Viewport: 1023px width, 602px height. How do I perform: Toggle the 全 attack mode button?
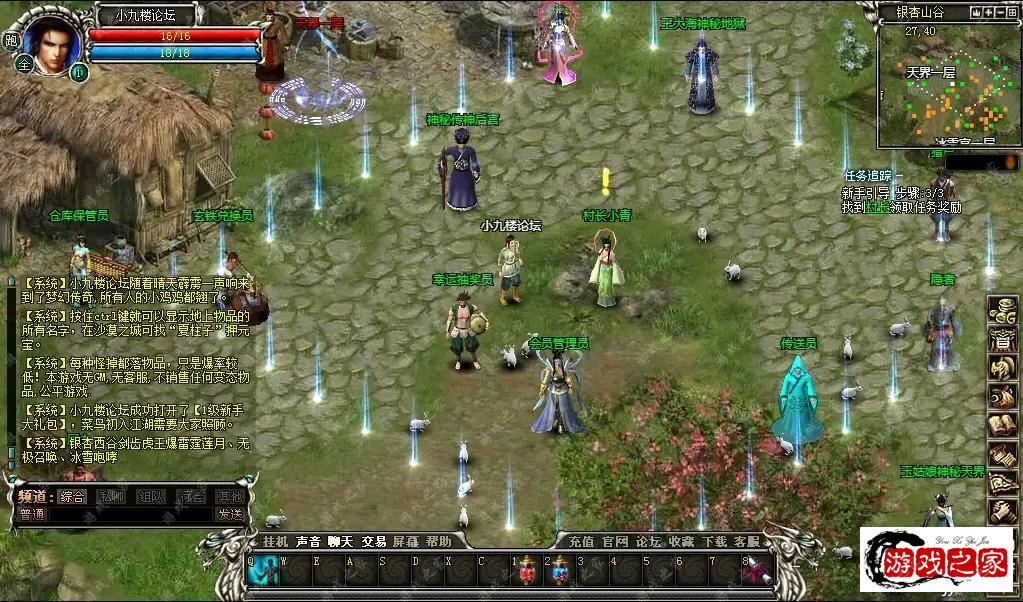(x=23, y=62)
